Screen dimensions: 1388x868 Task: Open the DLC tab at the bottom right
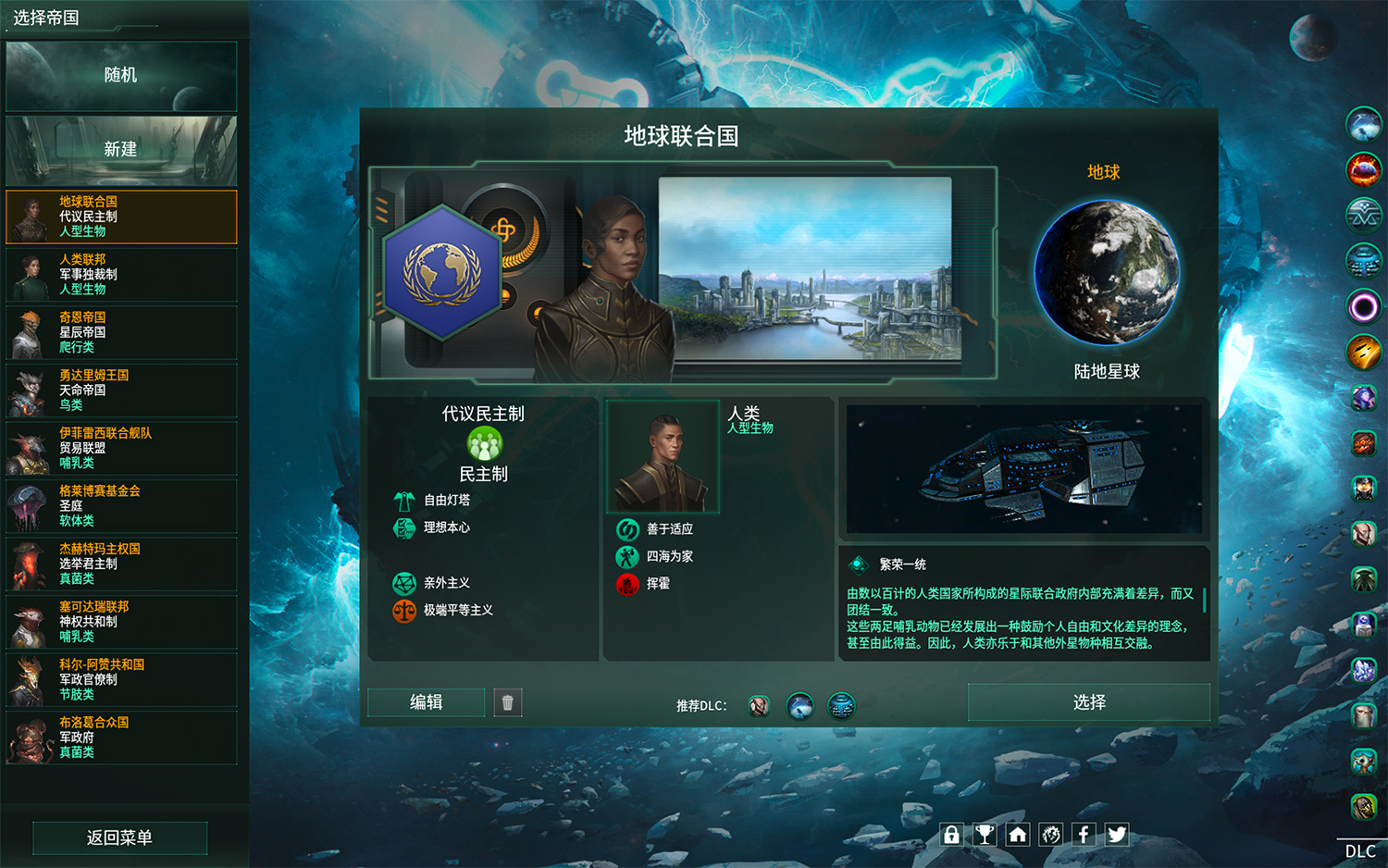[1359, 849]
